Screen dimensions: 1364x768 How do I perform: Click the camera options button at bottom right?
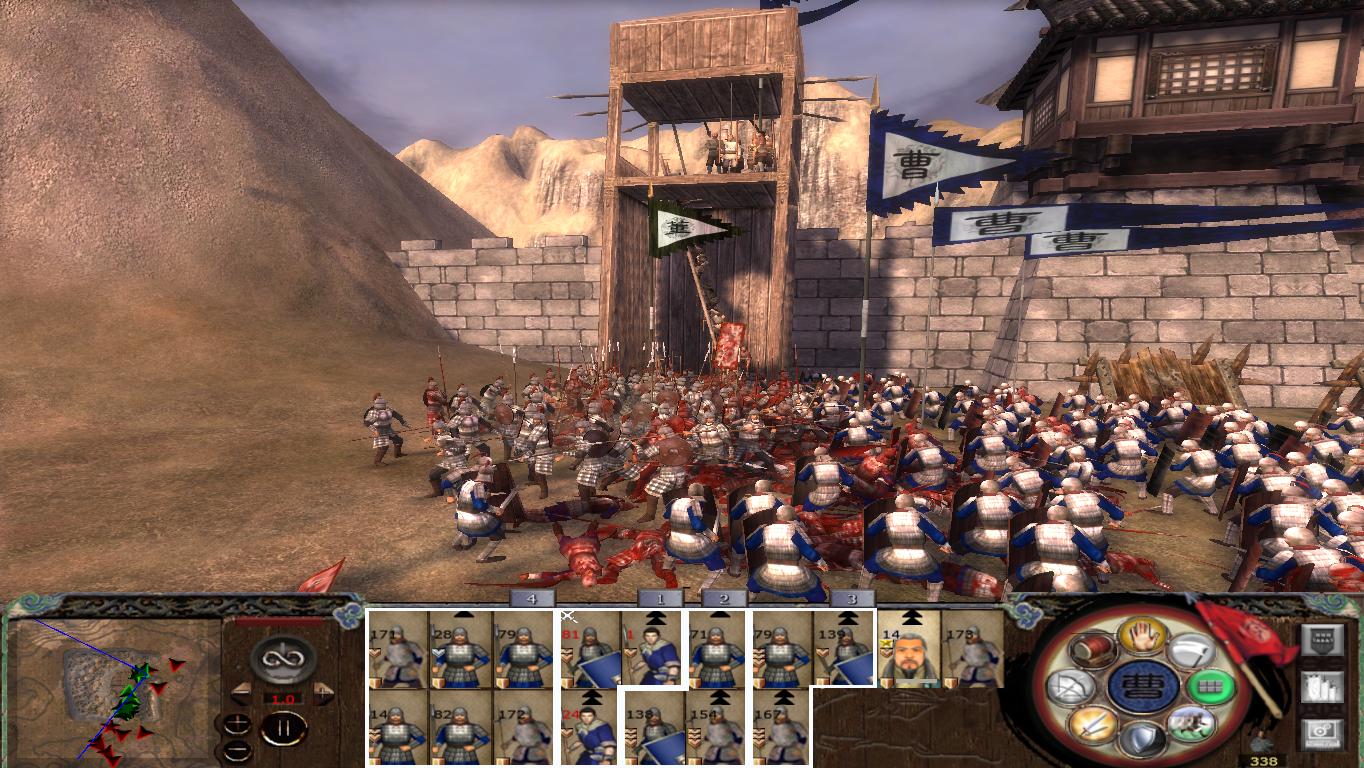pyautogui.click(x=1323, y=733)
